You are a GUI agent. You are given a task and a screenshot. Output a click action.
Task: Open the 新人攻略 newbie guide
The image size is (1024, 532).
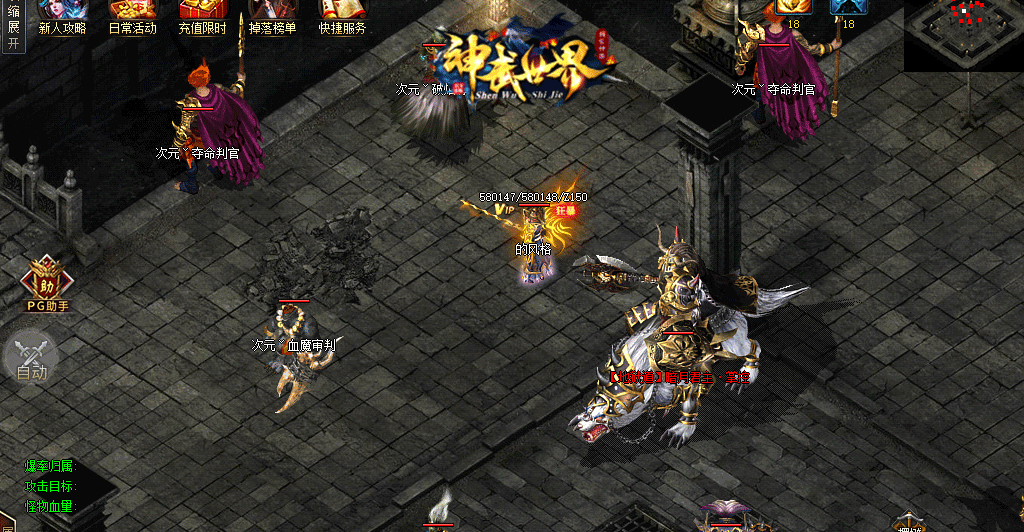(62, 17)
